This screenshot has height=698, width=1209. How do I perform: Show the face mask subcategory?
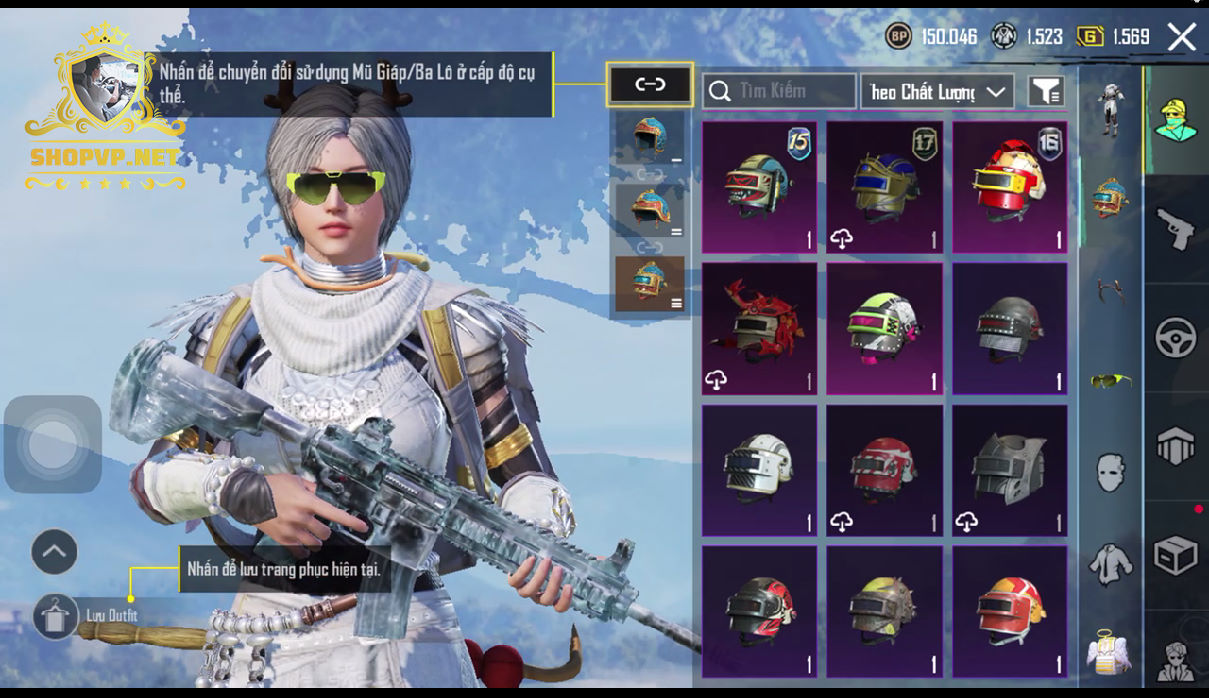1110,471
